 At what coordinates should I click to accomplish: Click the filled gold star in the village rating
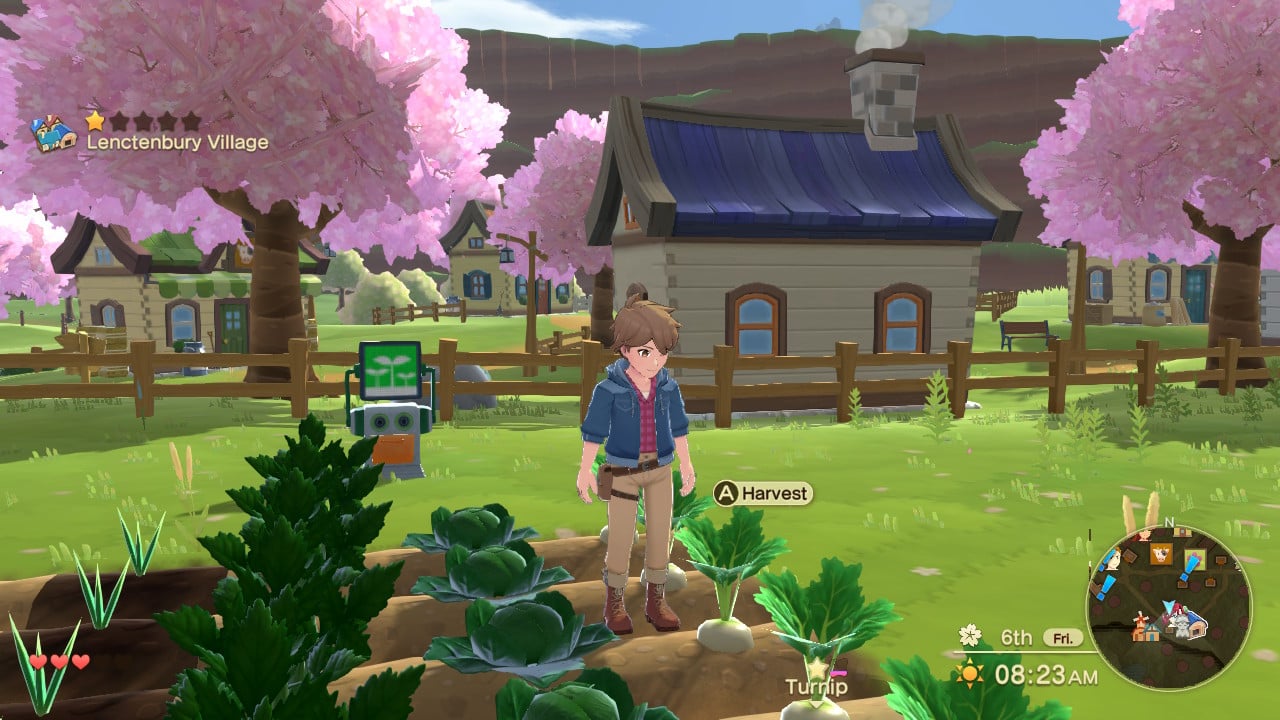[96, 122]
